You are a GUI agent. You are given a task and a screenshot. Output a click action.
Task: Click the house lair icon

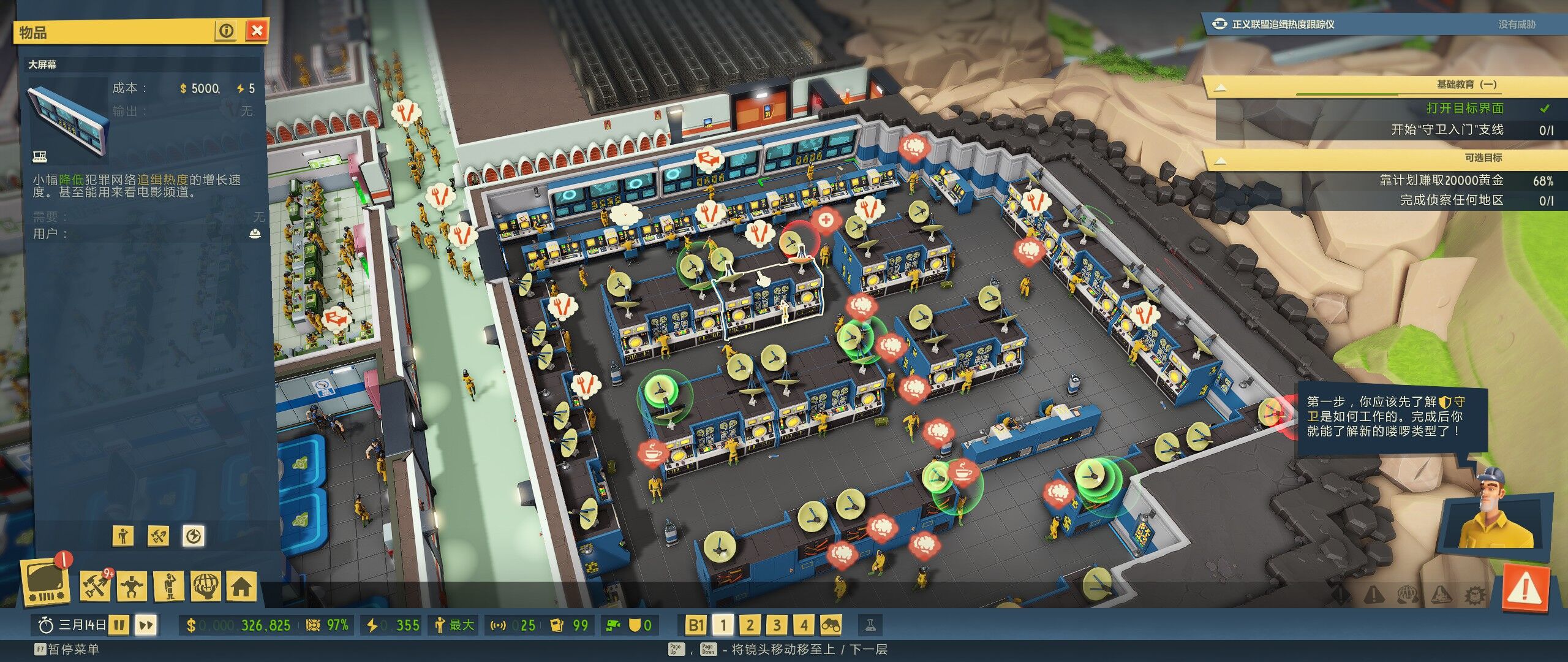(x=241, y=586)
